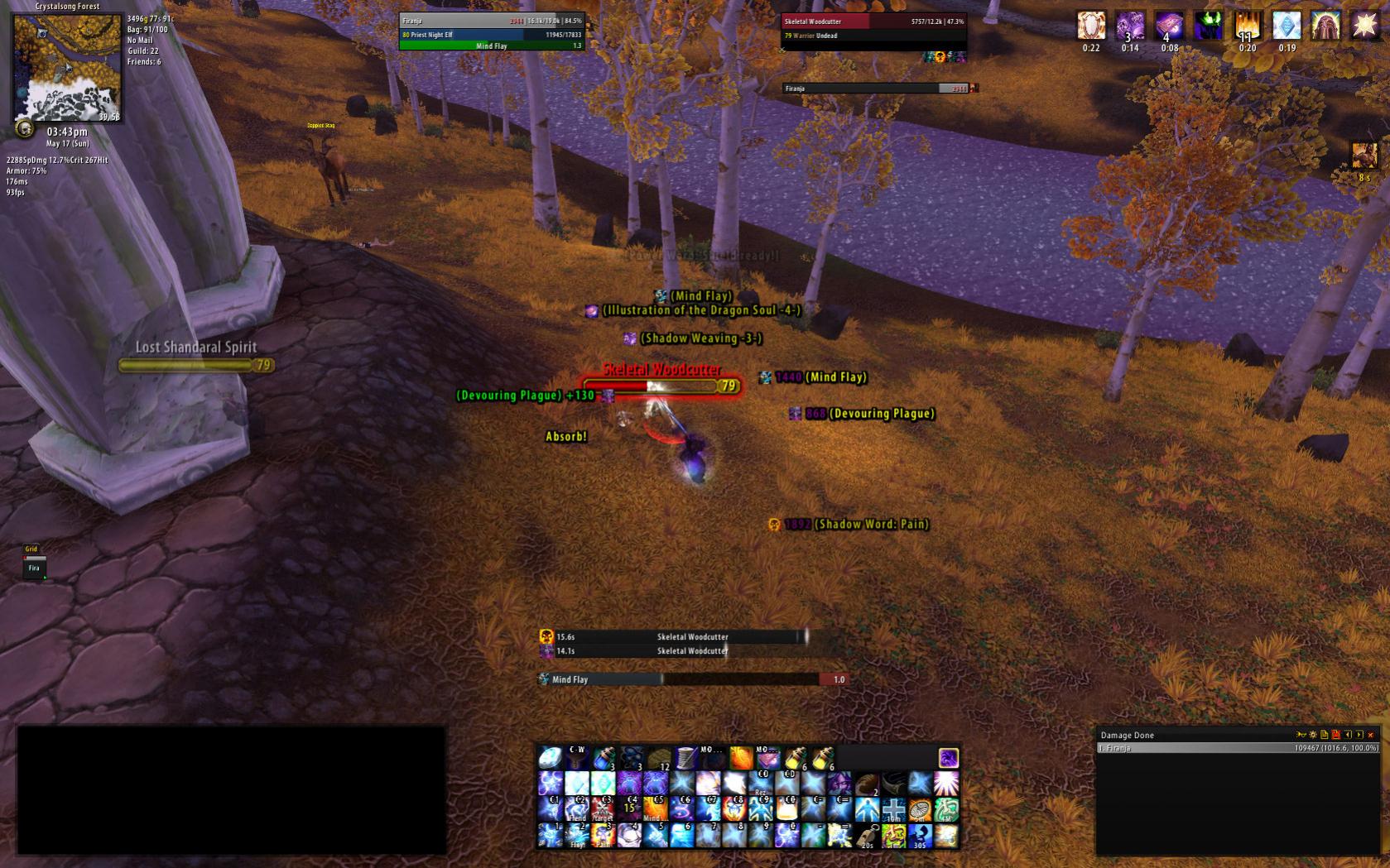The width and height of the screenshot is (1390, 868).
Task: Open the damage meter gear configuration
Action: pos(1312,735)
